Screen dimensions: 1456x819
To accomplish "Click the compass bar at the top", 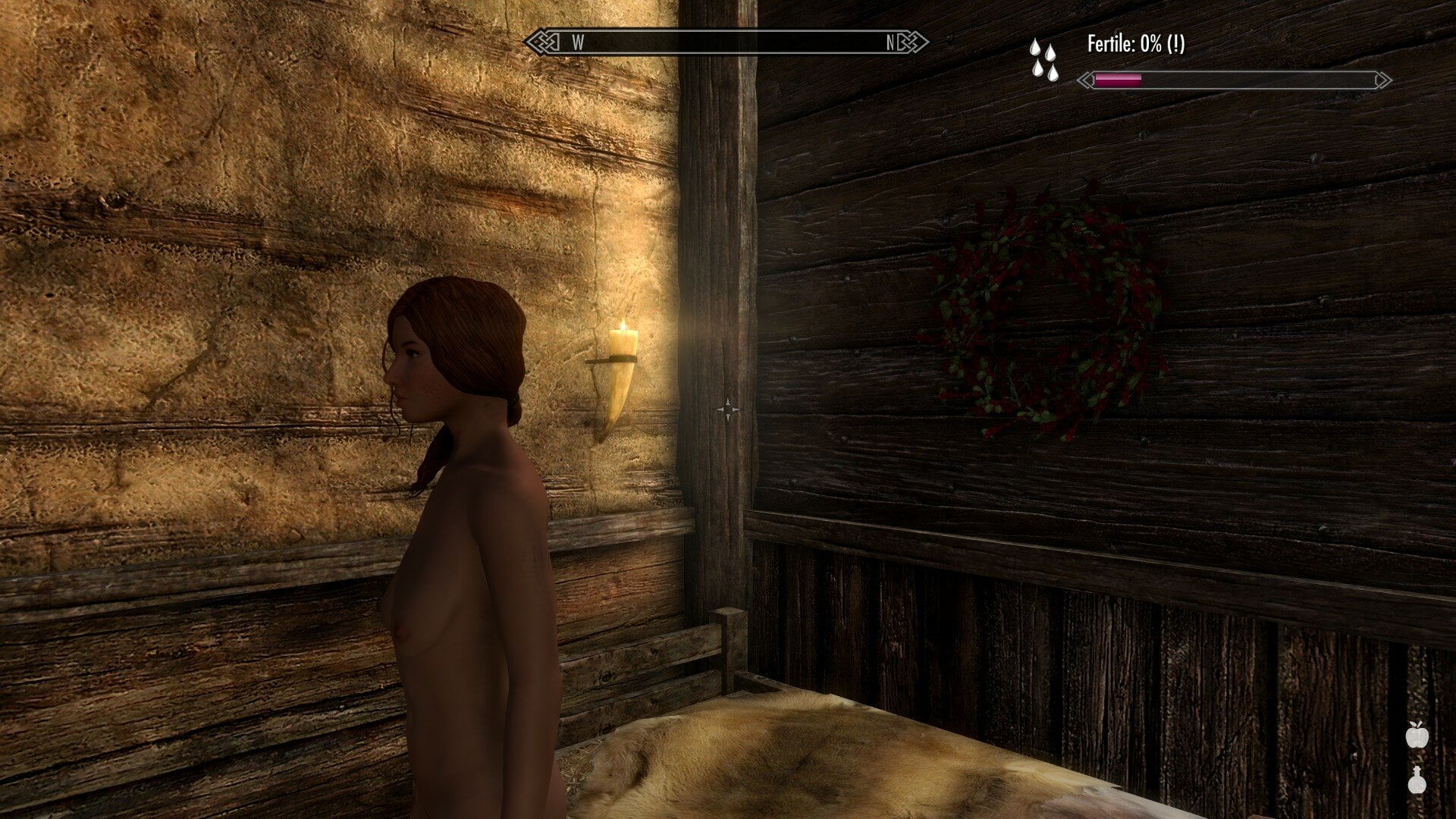I will tap(726, 42).
